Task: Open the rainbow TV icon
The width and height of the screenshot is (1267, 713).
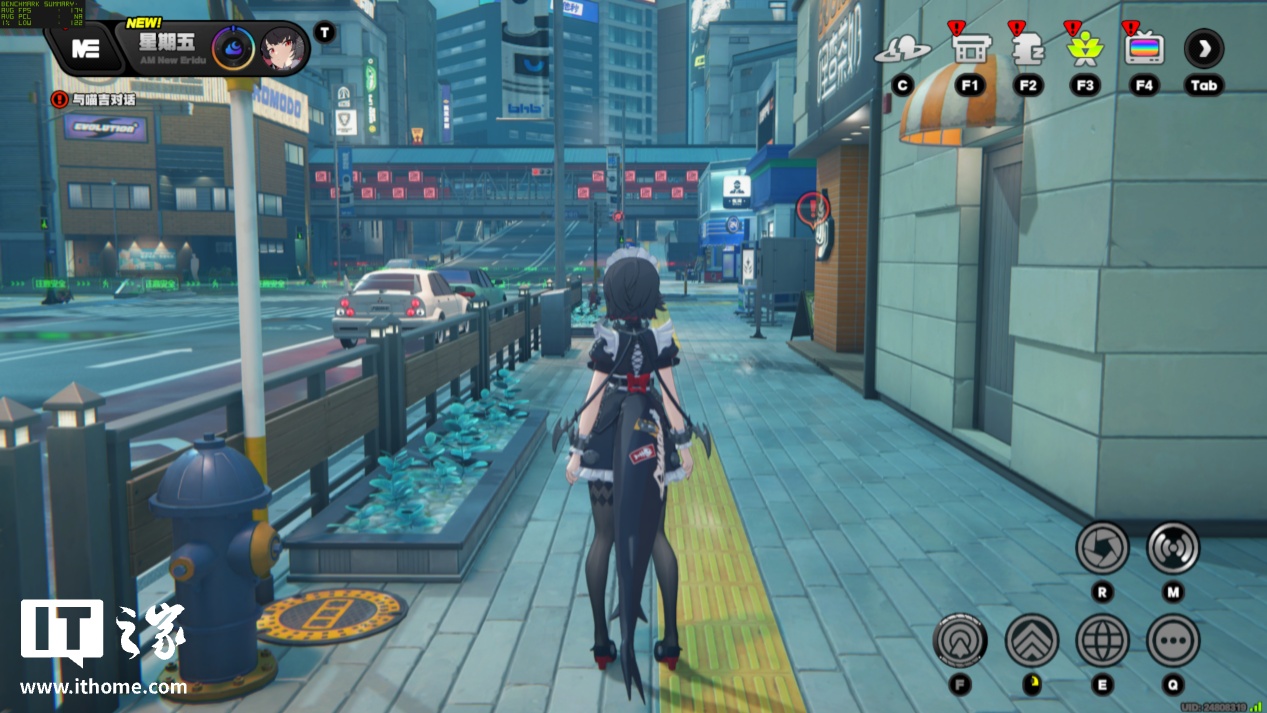Action: (1144, 47)
